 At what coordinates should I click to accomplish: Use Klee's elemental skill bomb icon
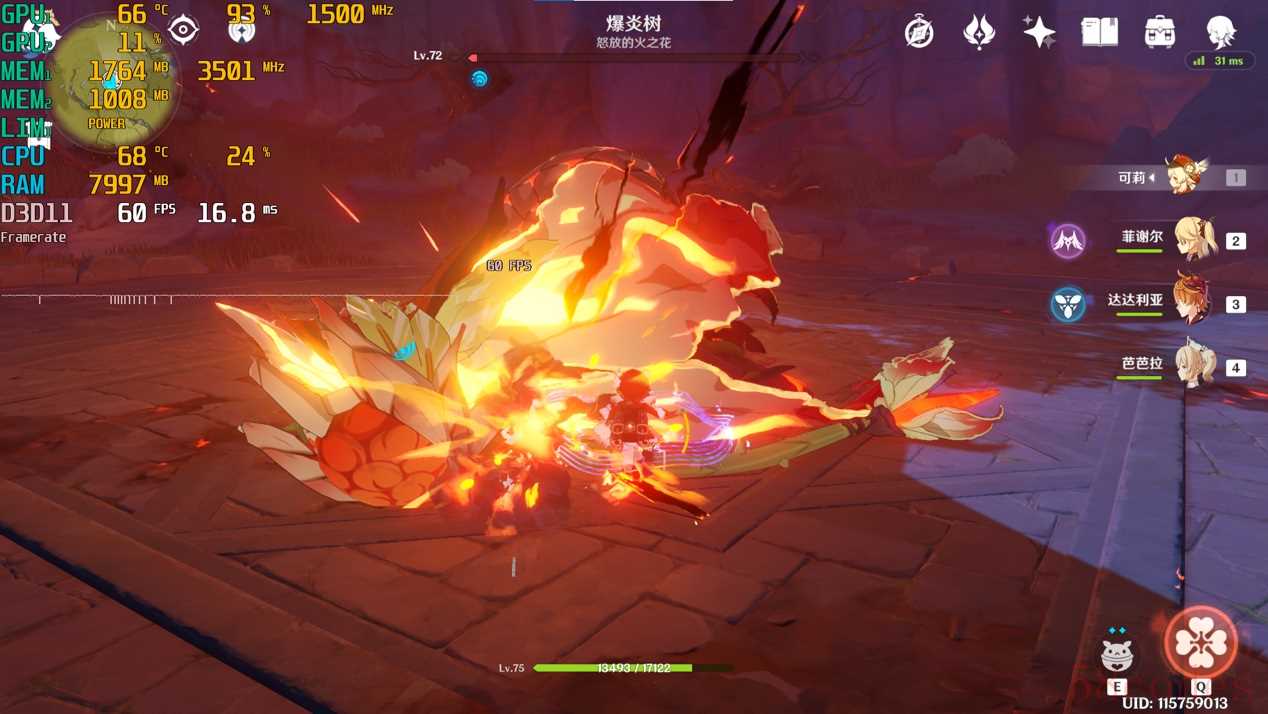pyautogui.click(x=1117, y=654)
